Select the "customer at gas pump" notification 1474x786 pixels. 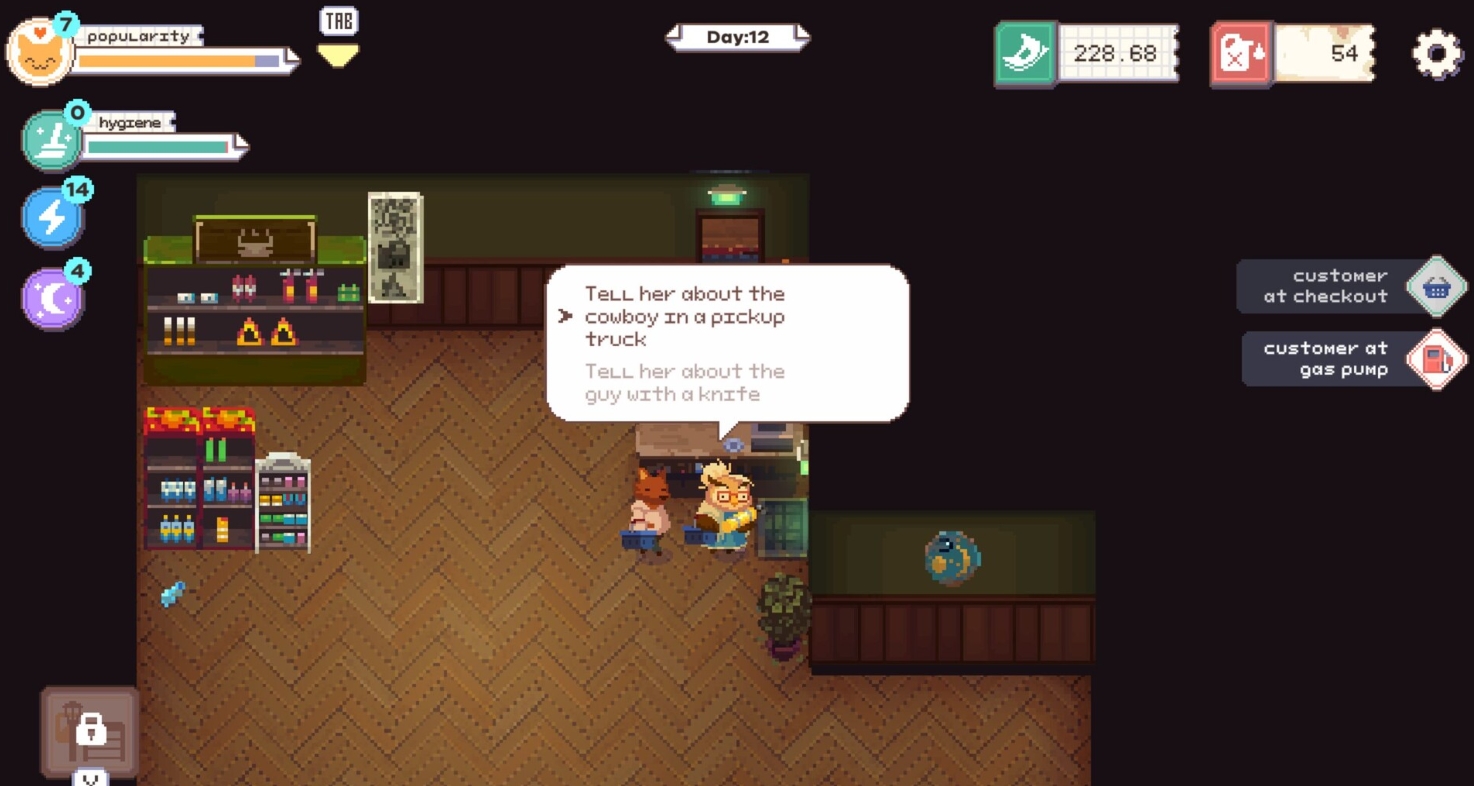point(1353,359)
